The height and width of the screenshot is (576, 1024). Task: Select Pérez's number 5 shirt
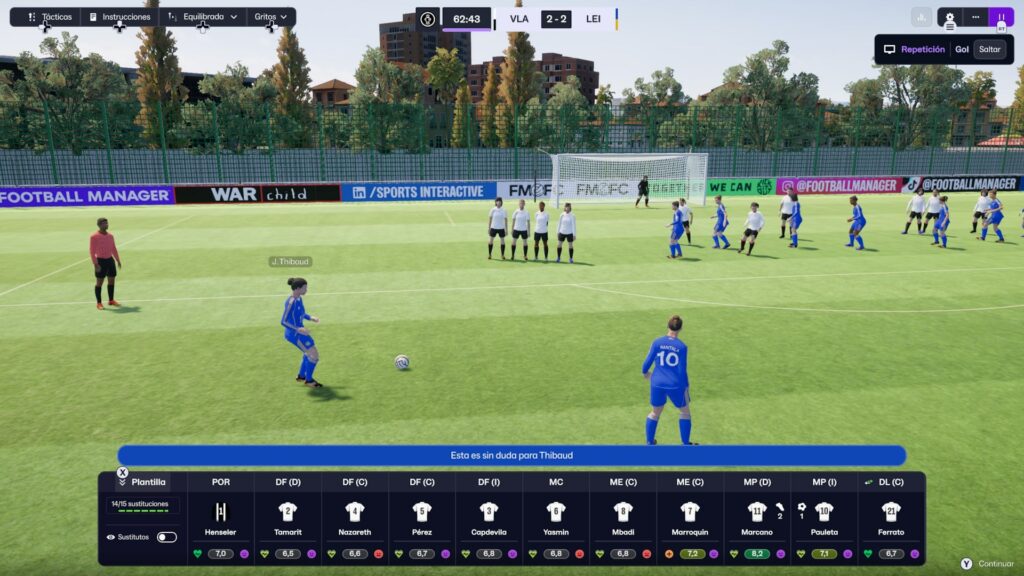tap(422, 512)
